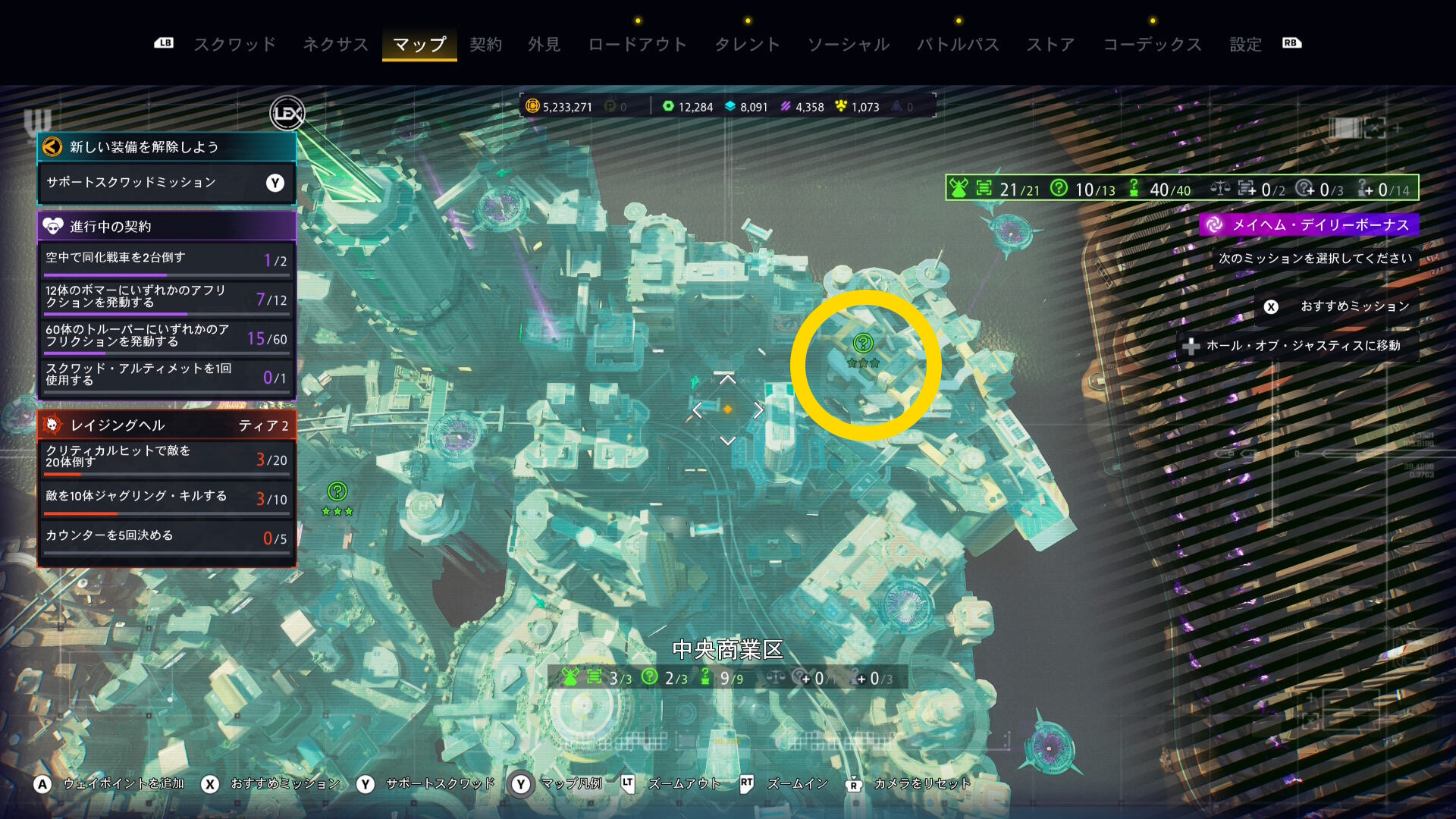1456x819 pixels.
Task: Switch to the スクワッド tab
Action: click(x=234, y=44)
